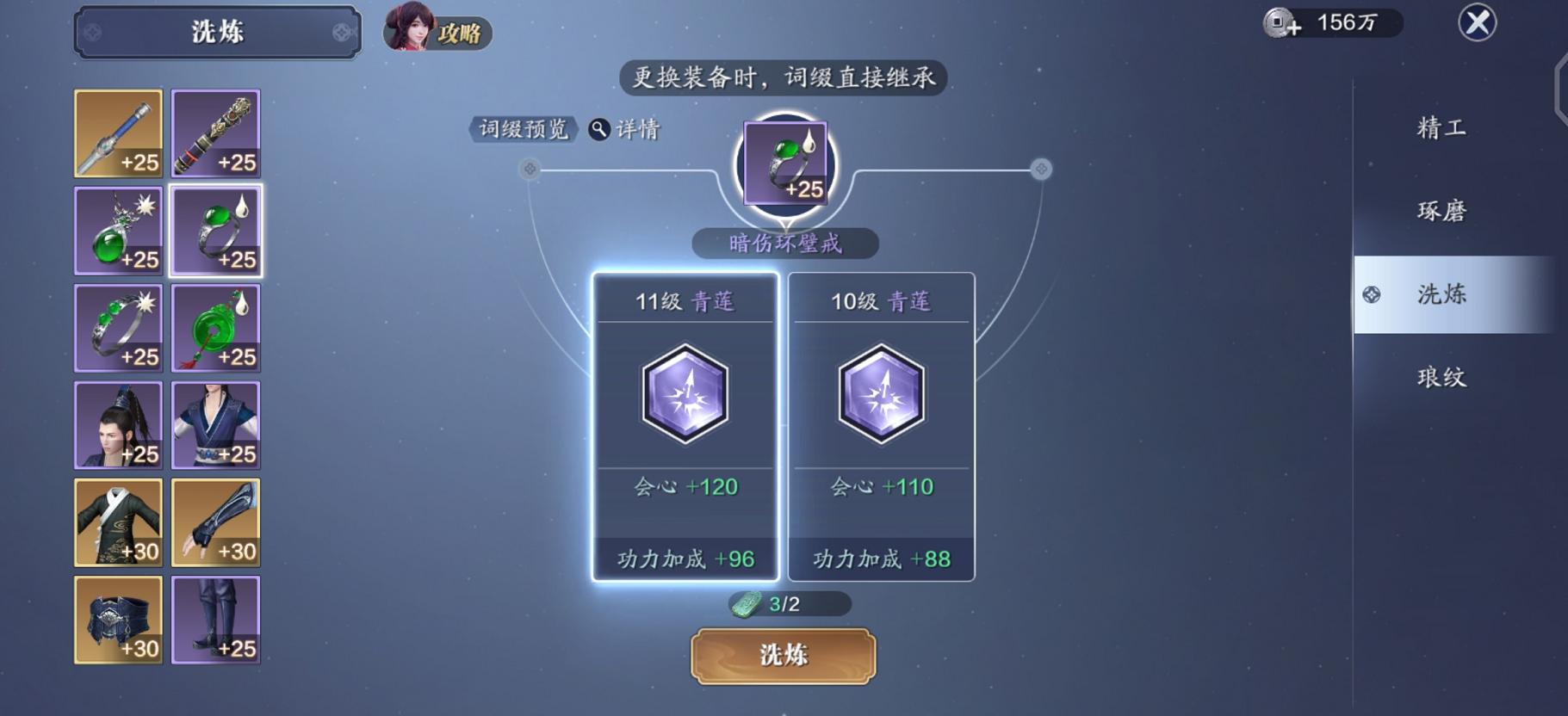Toggle selection of the glove armor +30
The height and width of the screenshot is (716, 1568).
pyautogui.click(x=215, y=522)
